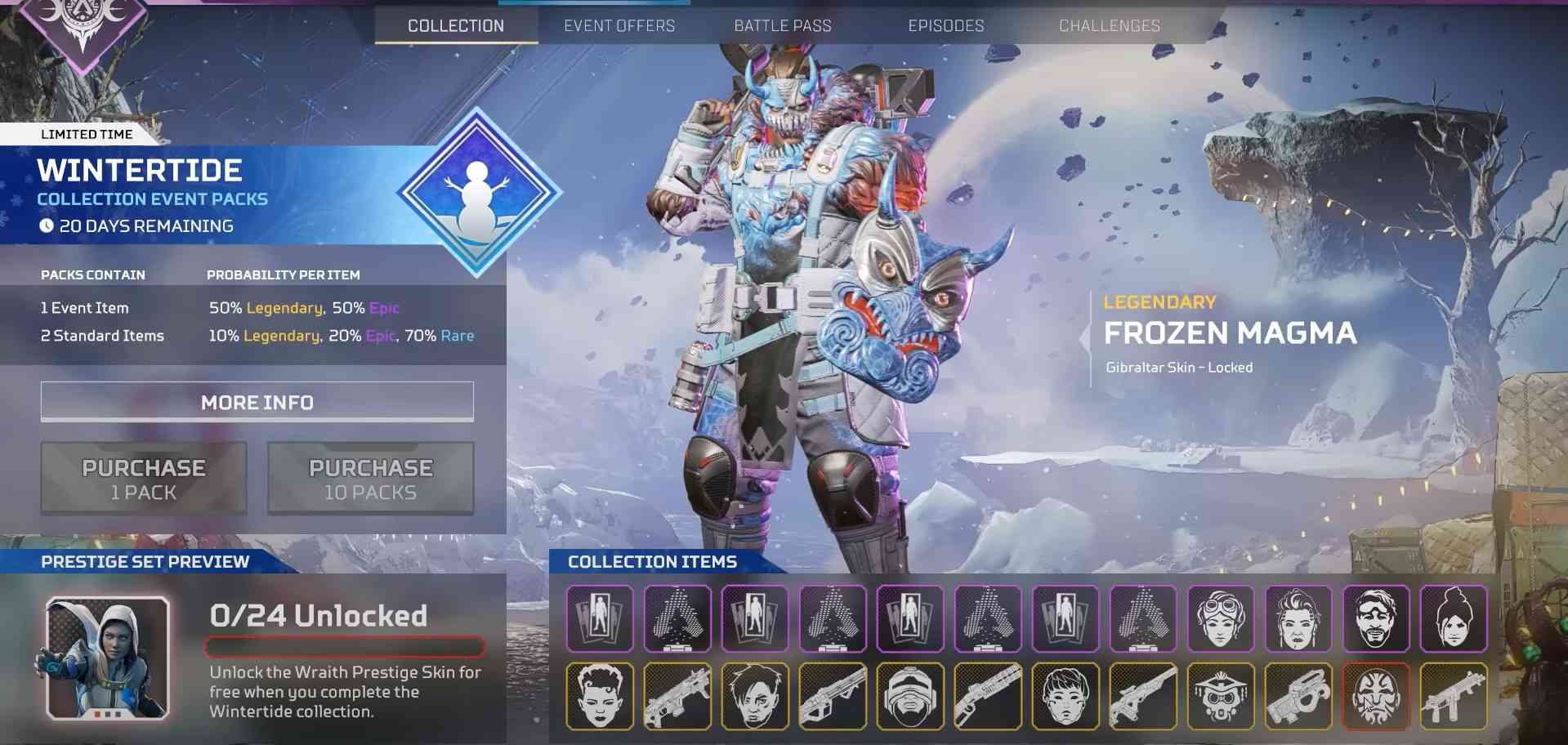The width and height of the screenshot is (1568, 745).
Task: Select the Challenges tab
Action: 1109,25
